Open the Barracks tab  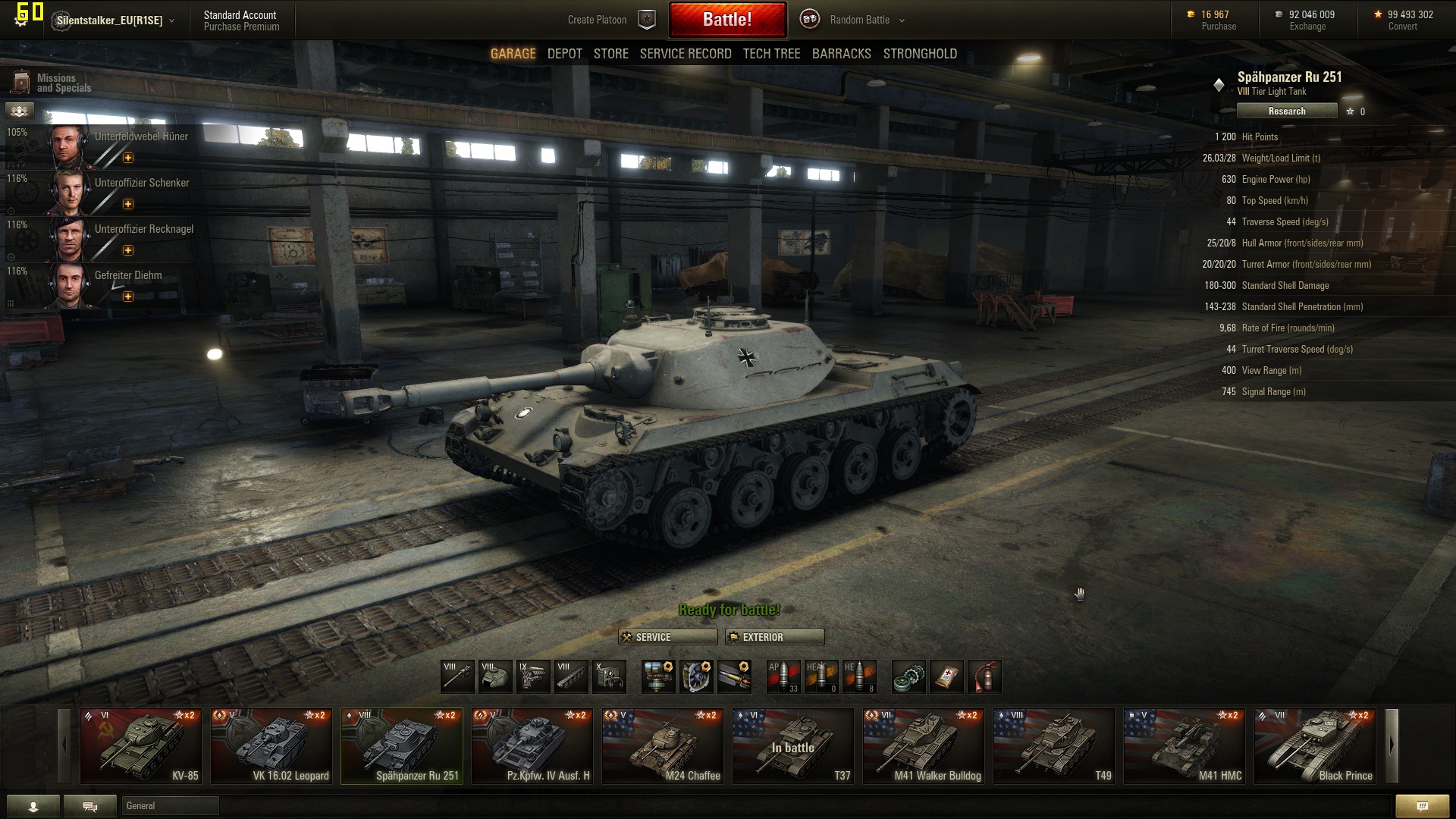click(841, 54)
